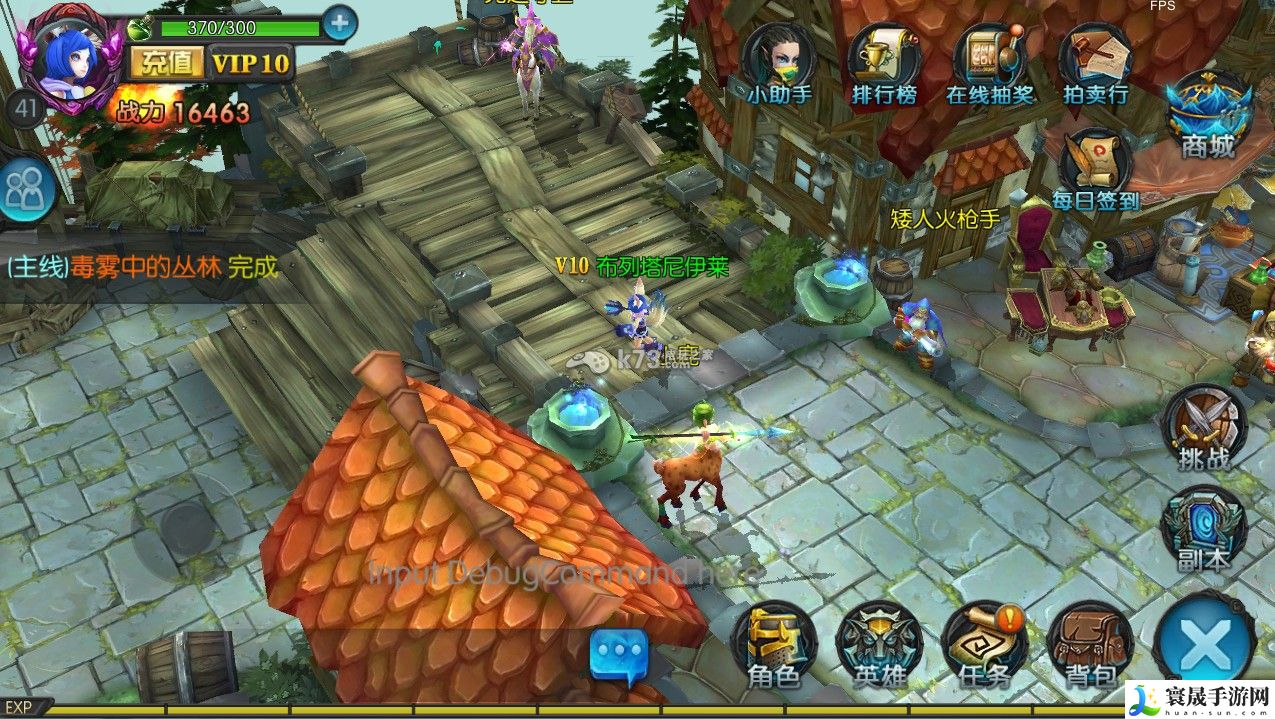Enter the 拍卖行 auction house
The width and height of the screenshot is (1275, 719).
pos(1095,60)
